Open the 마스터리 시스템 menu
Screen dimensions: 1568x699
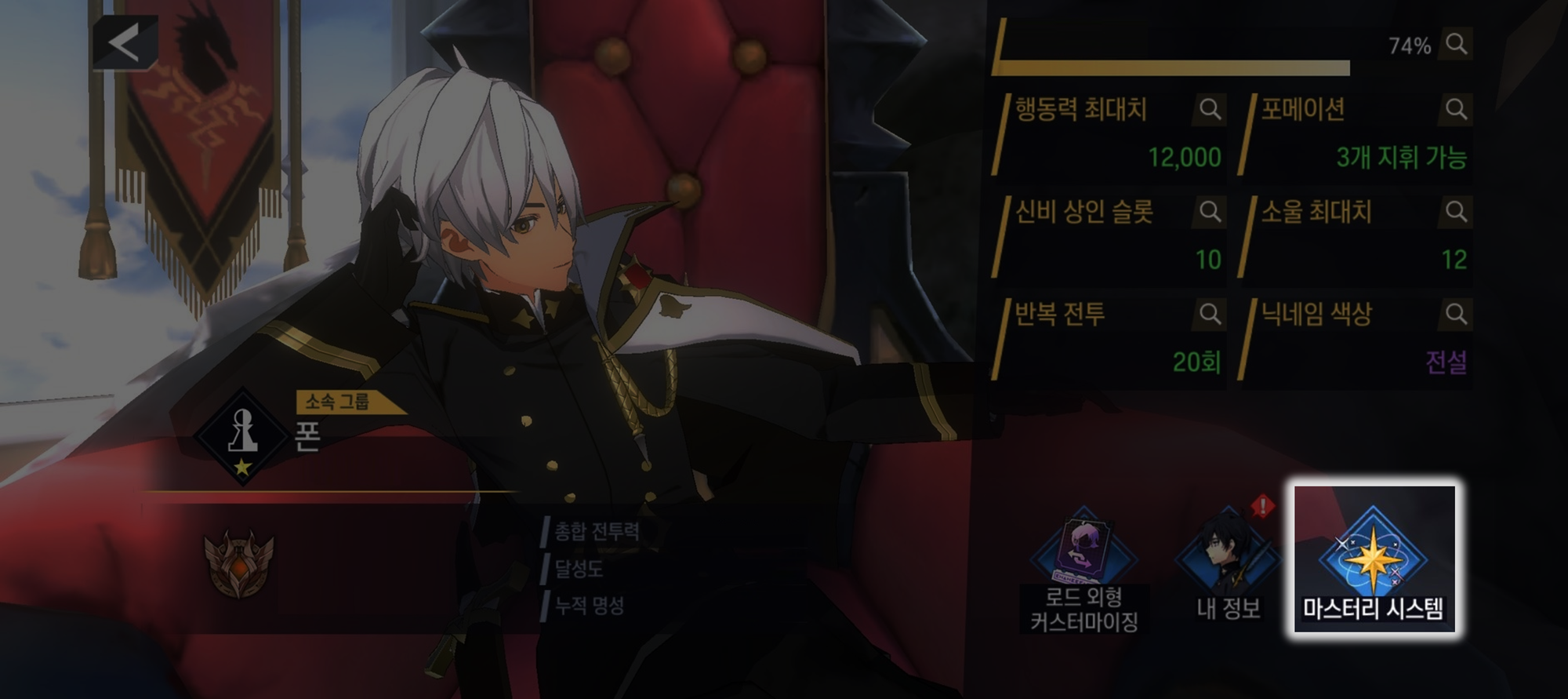click(1374, 560)
